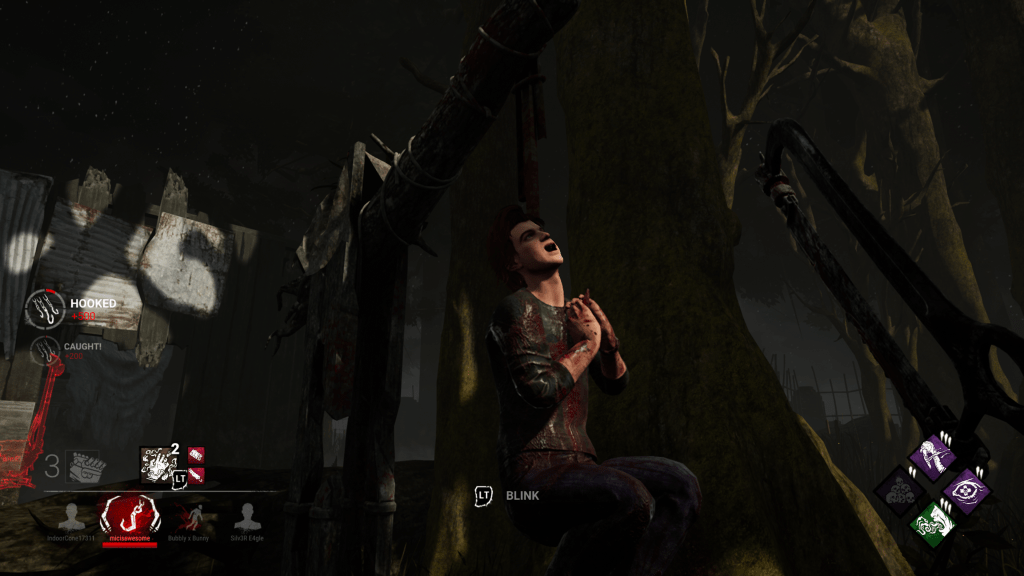
Task: Click the upper red add-on icon
Action: 196,455
